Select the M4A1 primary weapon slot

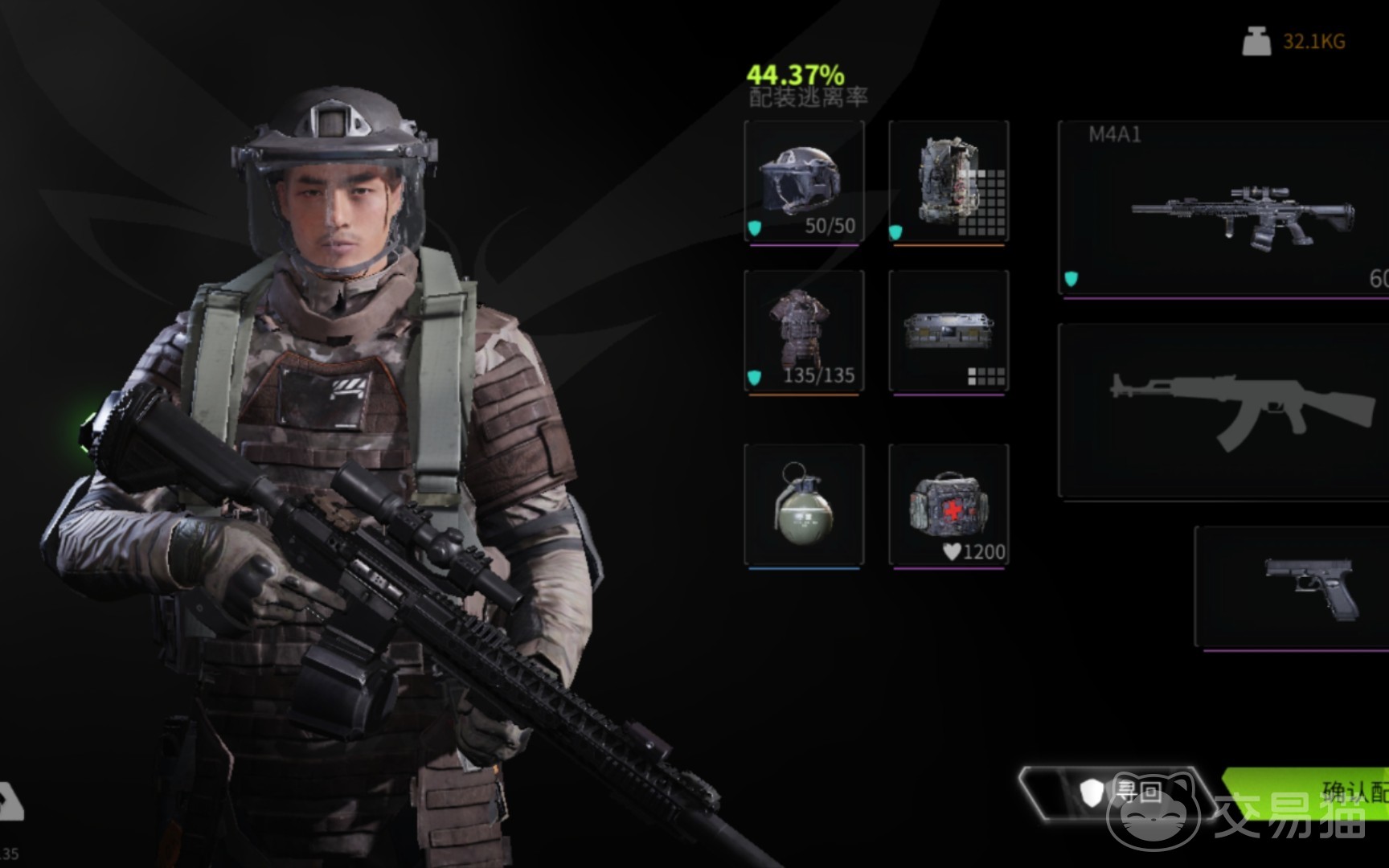point(1223,209)
